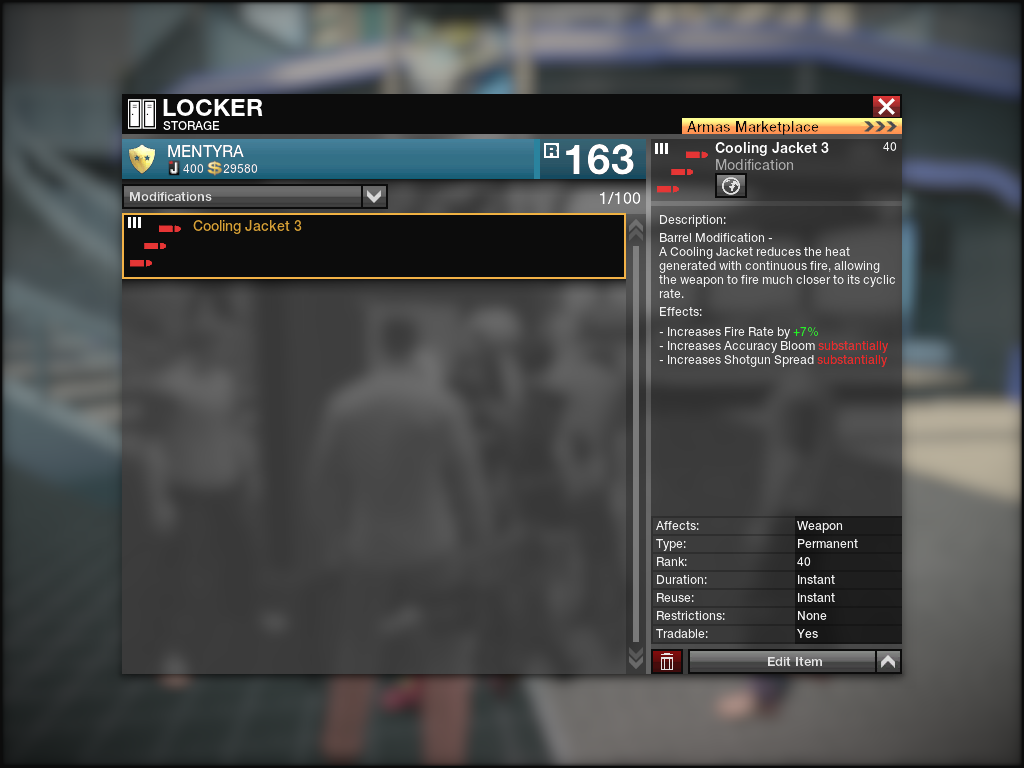Close the Locker storage window
The width and height of the screenshot is (1024, 768).
coord(886,107)
